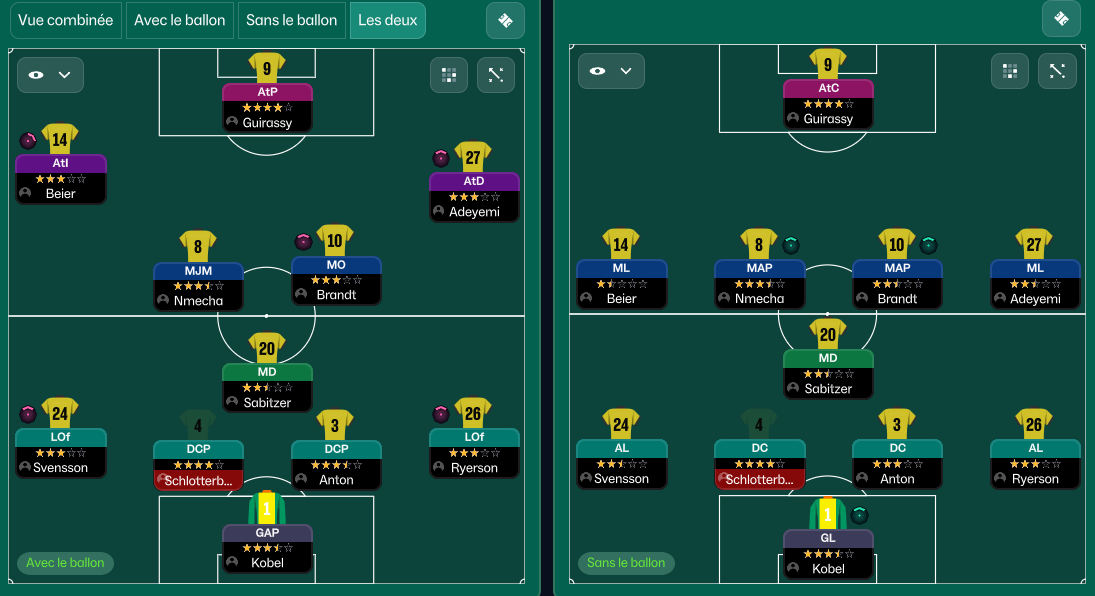The image size is (1095, 596).
Task: Pick Adeyemi's ML midfielder card
Action: tap(1035, 283)
